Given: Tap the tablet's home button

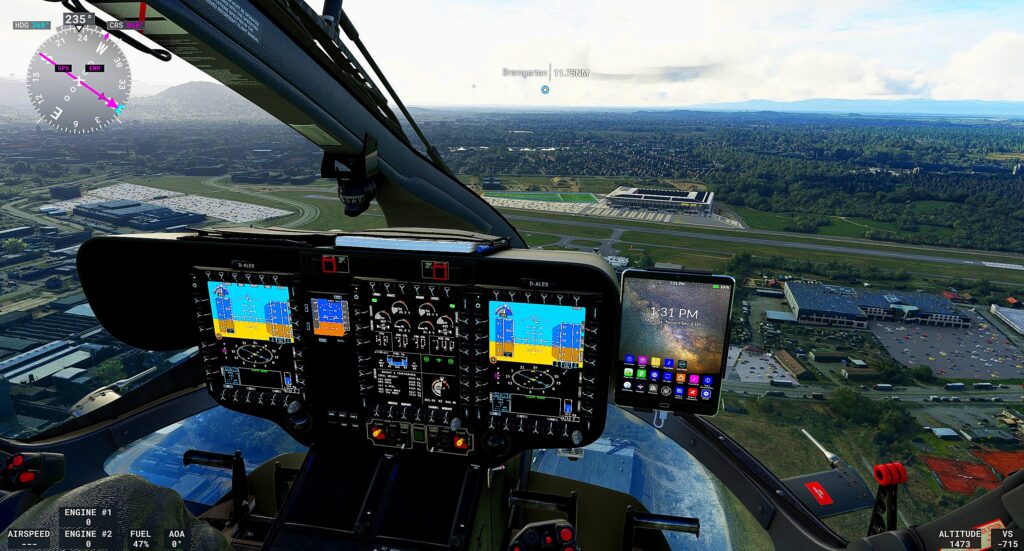Looking at the screenshot, I should (664, 405).
